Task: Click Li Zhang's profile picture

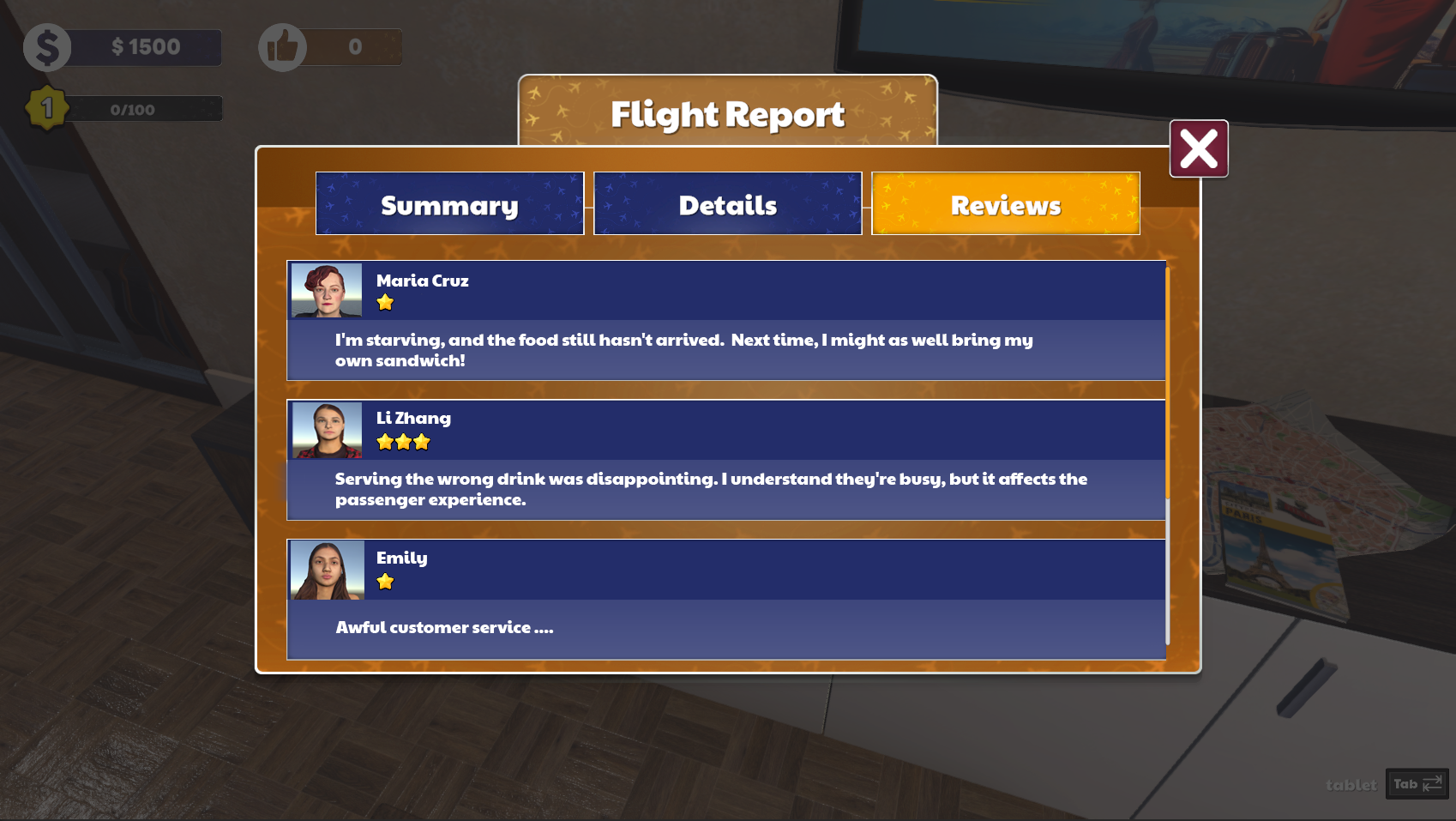Action: click(325, 429)
